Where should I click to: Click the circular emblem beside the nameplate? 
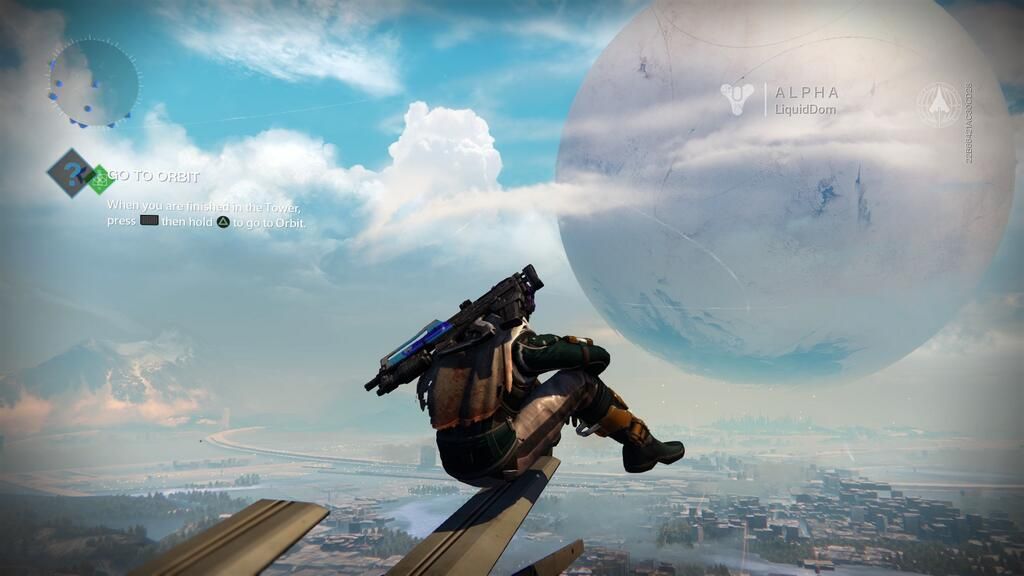point(939,104)
